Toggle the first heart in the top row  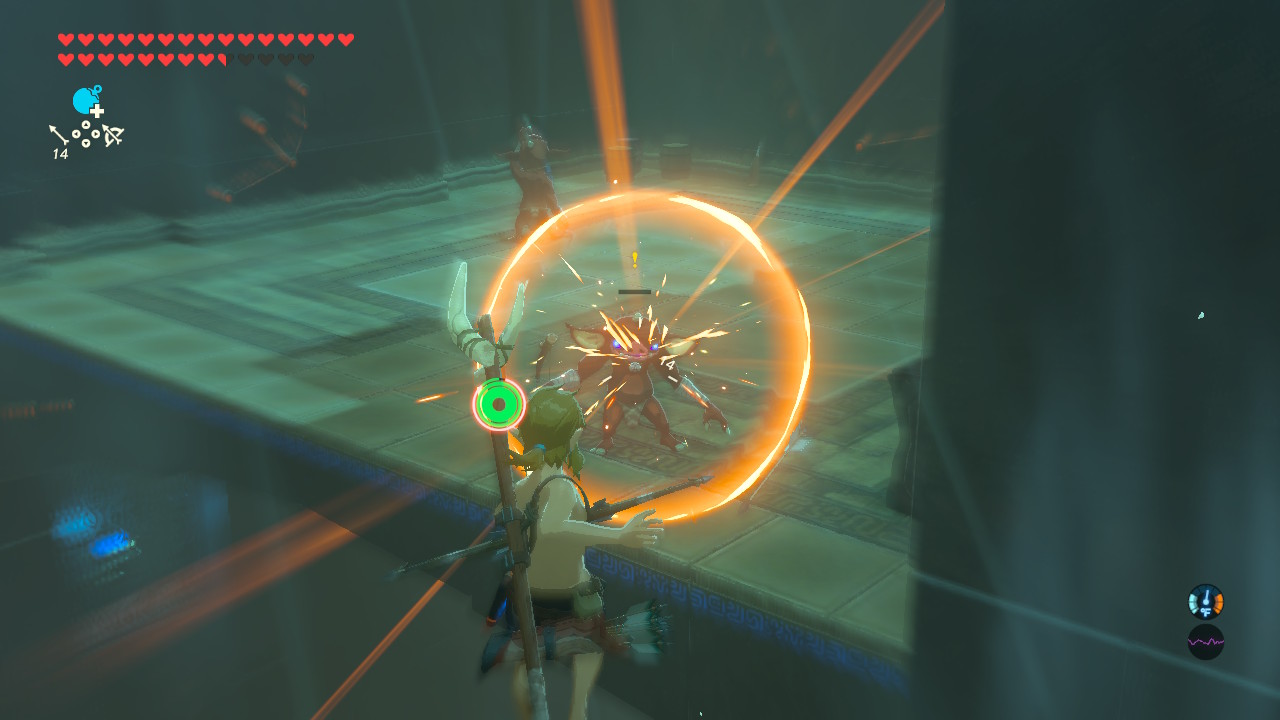pos(66,38)
